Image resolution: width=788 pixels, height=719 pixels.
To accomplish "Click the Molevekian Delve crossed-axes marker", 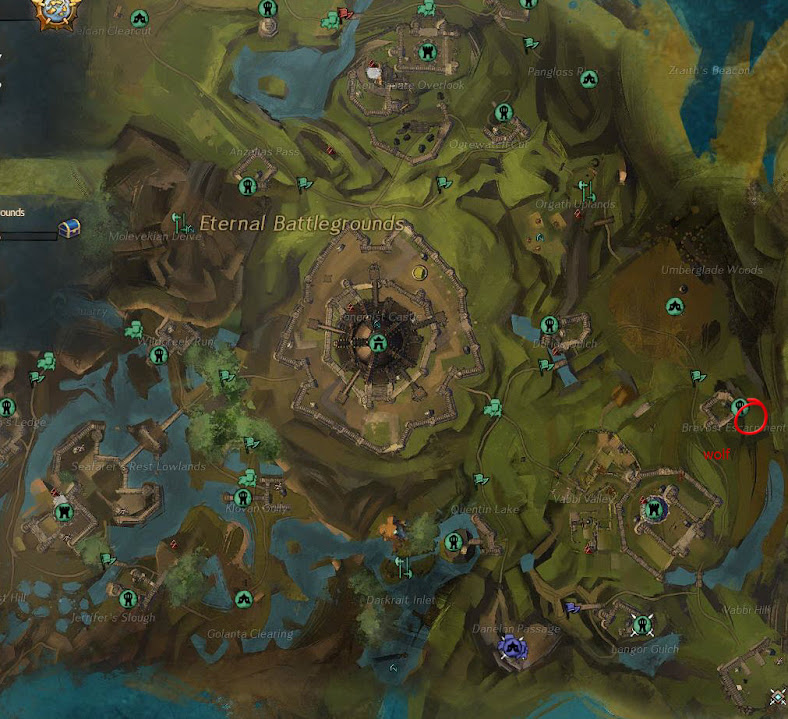I will (x=180, y=223).
